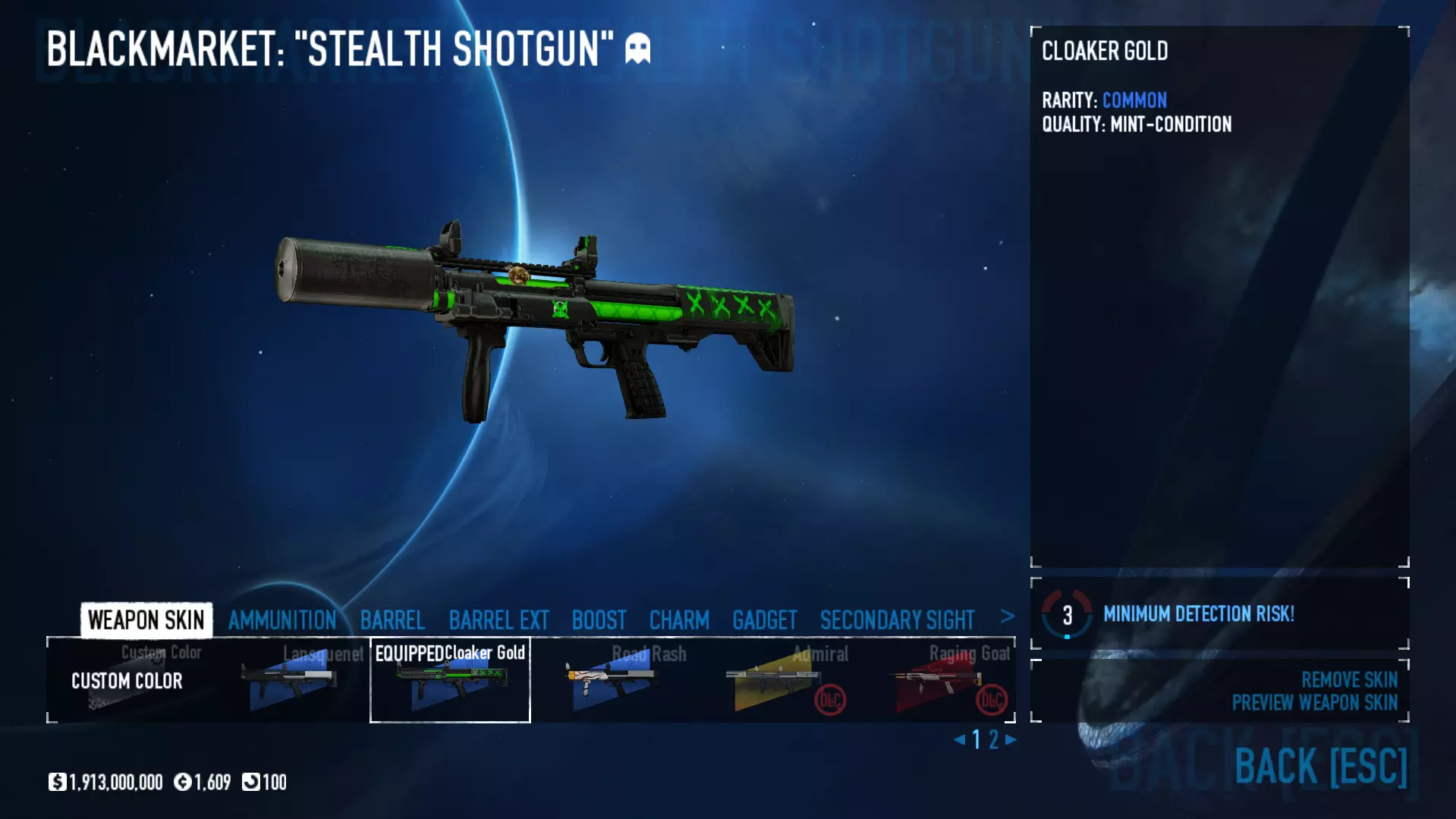
Task: Click the arrow after Secondary Sight tab
Action: tap(1007, 617)
